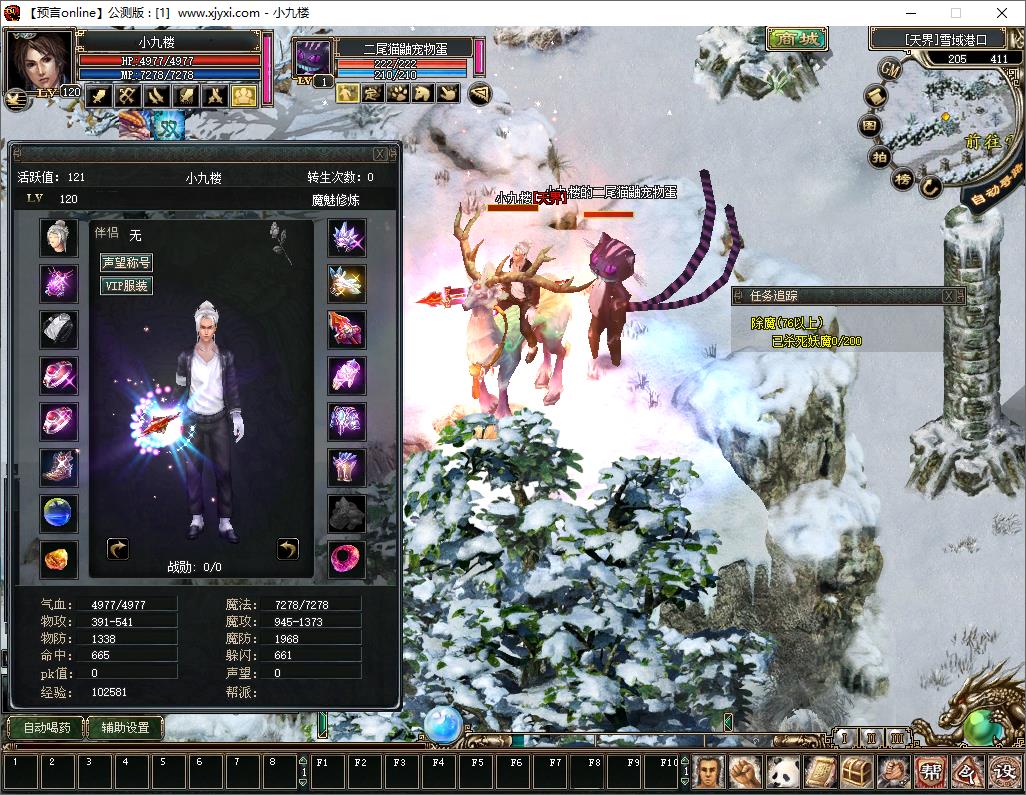Open the 帮 guild icon
Screen dimensions: 1026x795
(930, 771)
